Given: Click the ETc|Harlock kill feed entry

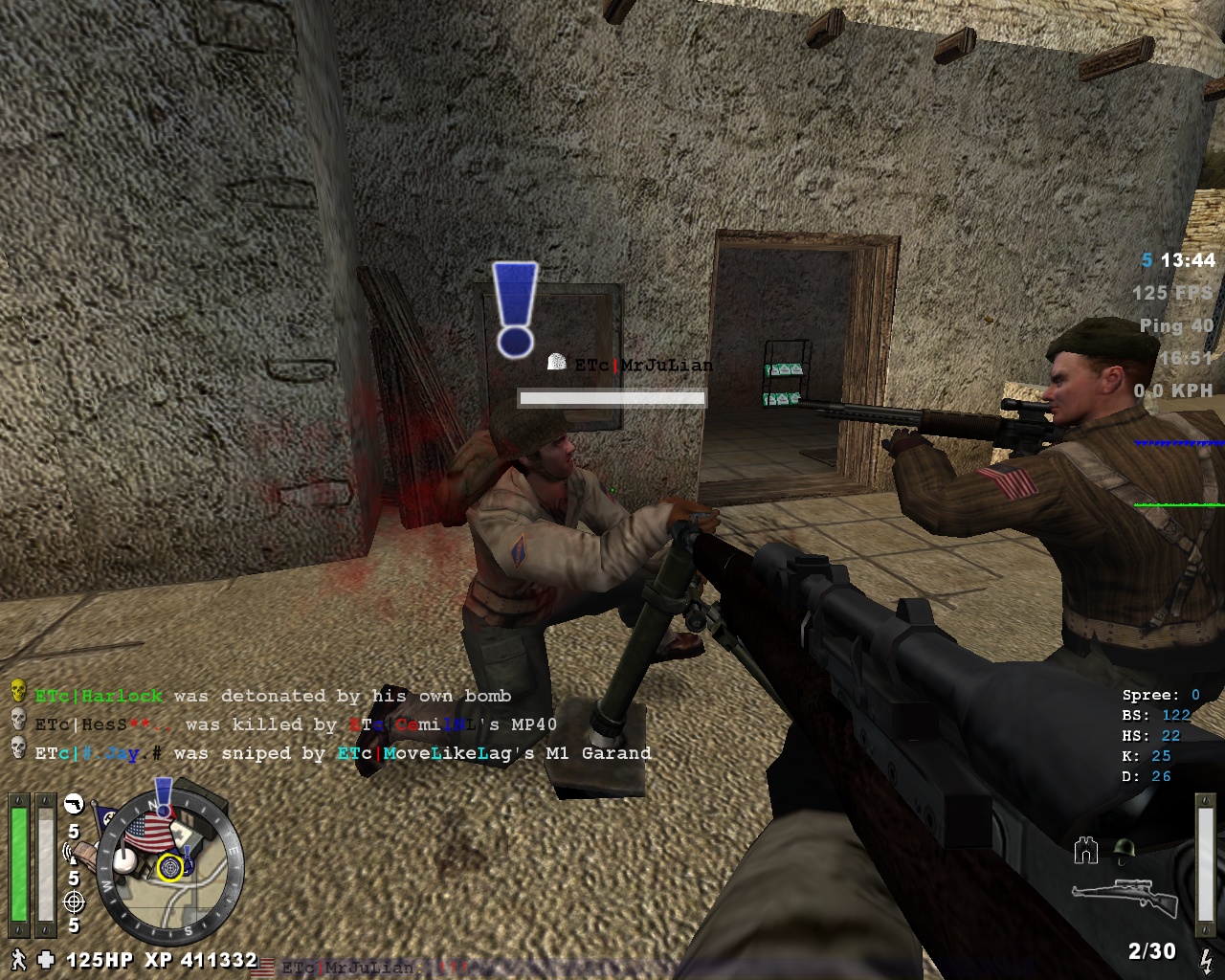Looking at the screenshot, I should click(273, 696).
